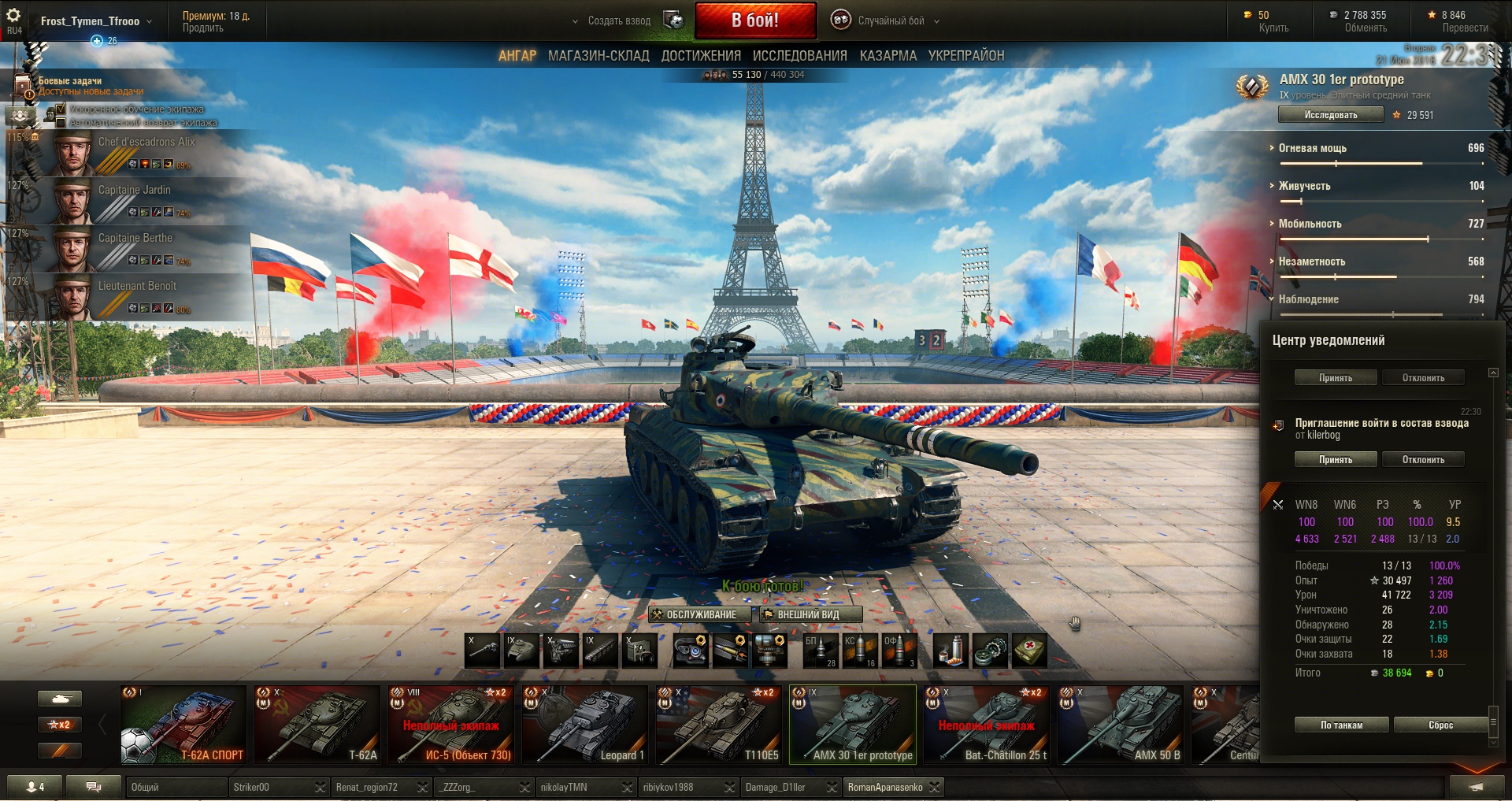Image resolution: width=1512 pixels, height=801 pixels.
Task: Click Создать взвод to create a platoon
Action: click(x=619, y=20)
